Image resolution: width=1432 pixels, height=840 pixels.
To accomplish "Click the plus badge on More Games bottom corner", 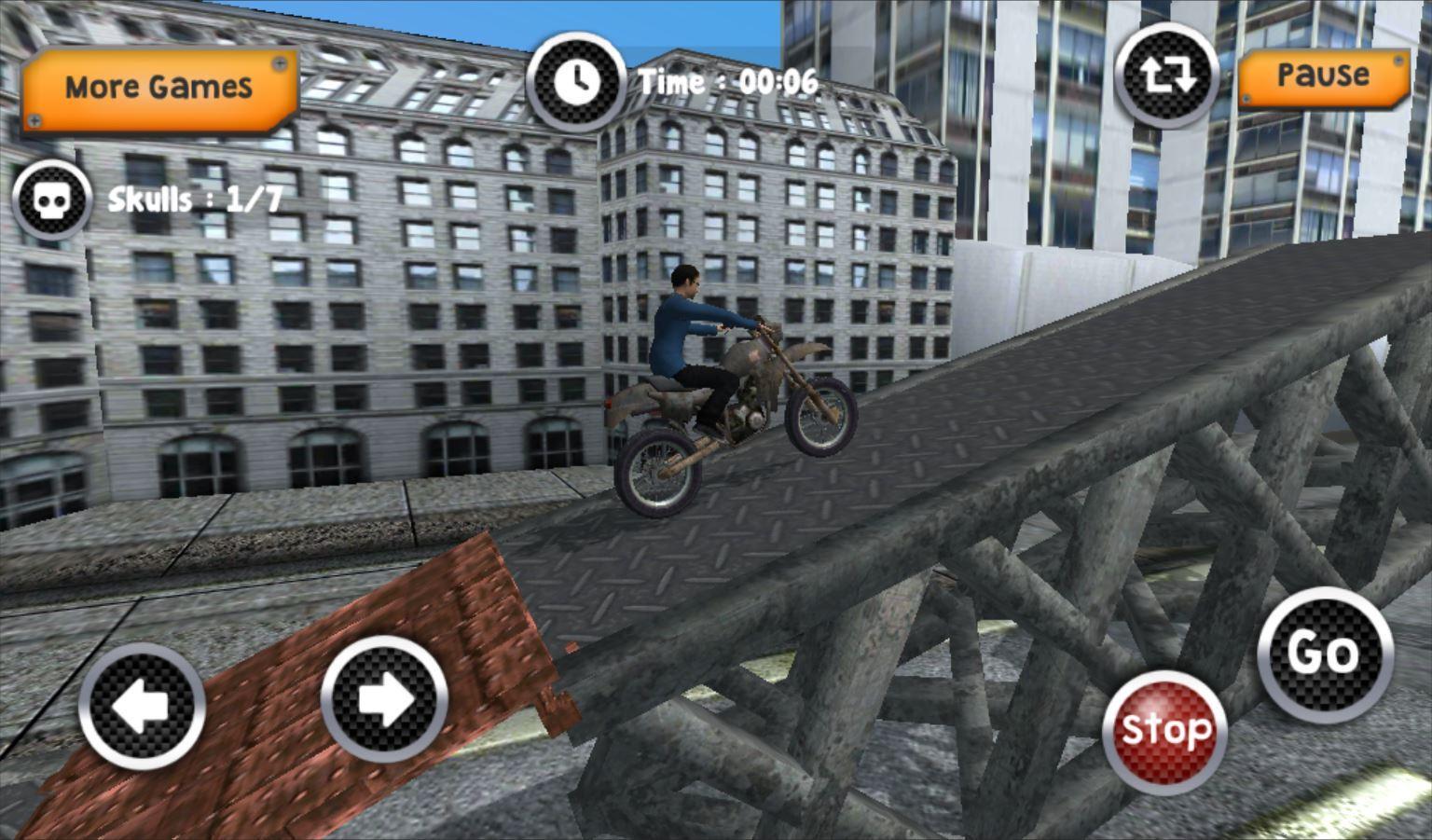I will coord(34,119).
